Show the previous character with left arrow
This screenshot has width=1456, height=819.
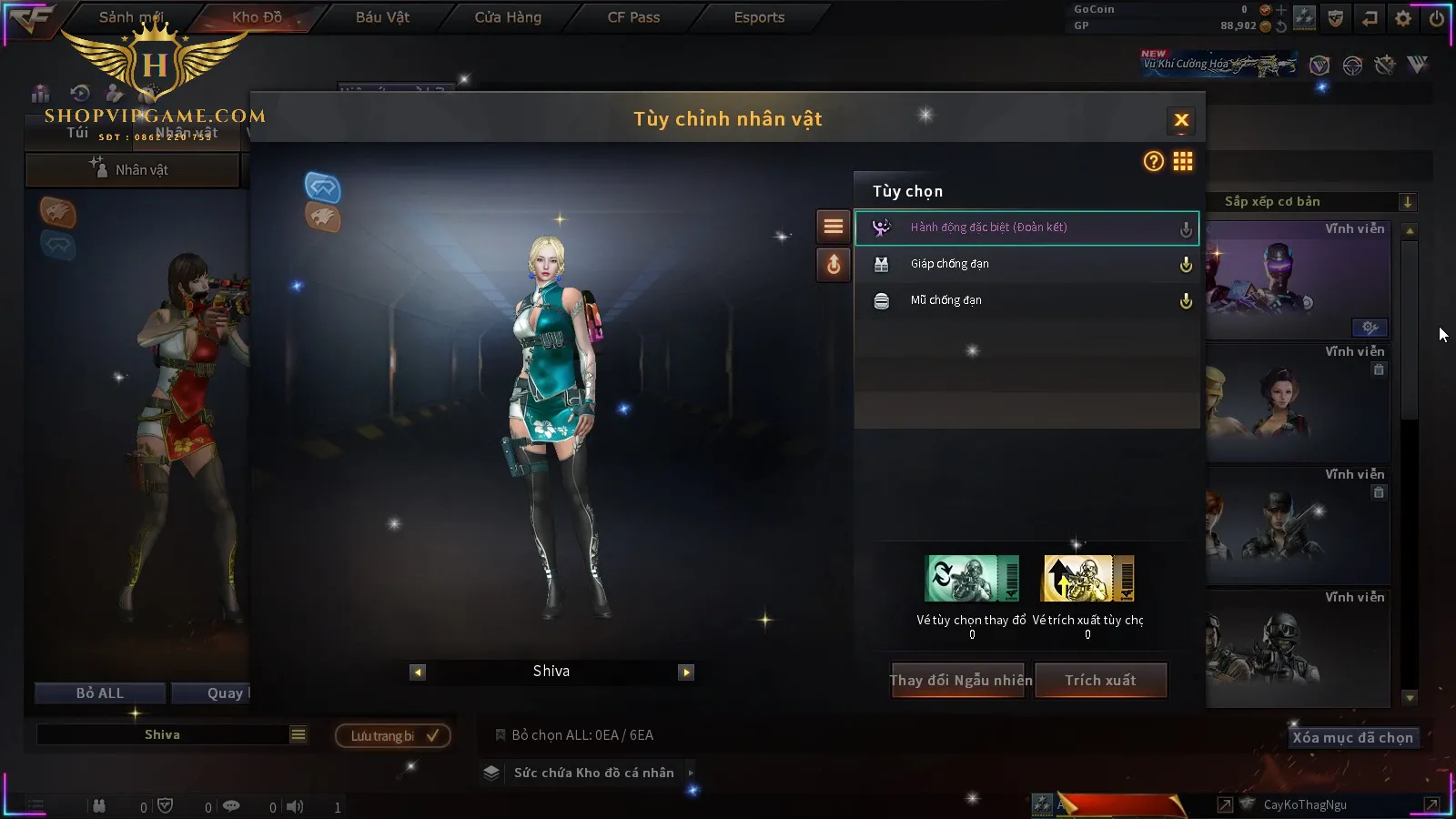pos(418,672)
